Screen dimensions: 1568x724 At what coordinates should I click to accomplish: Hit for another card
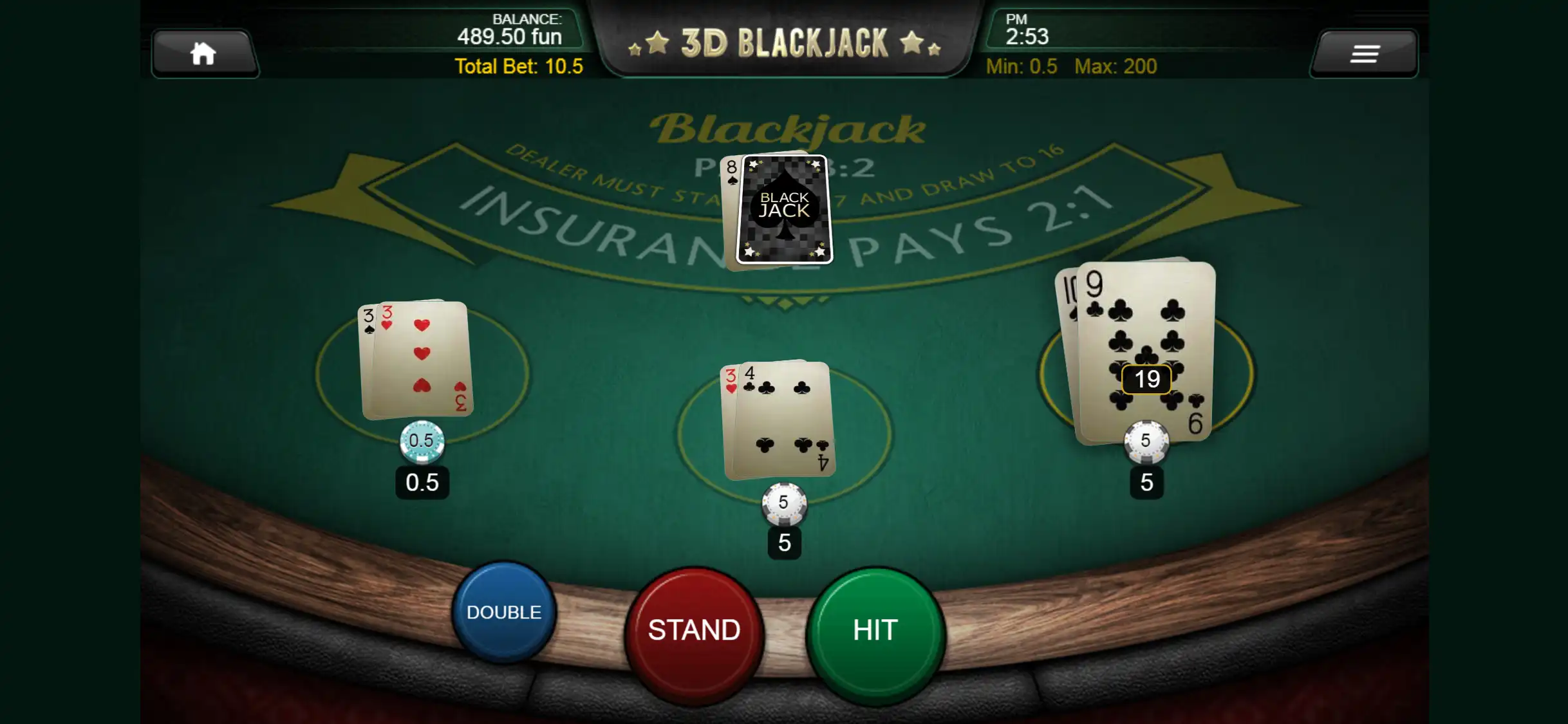875,631
